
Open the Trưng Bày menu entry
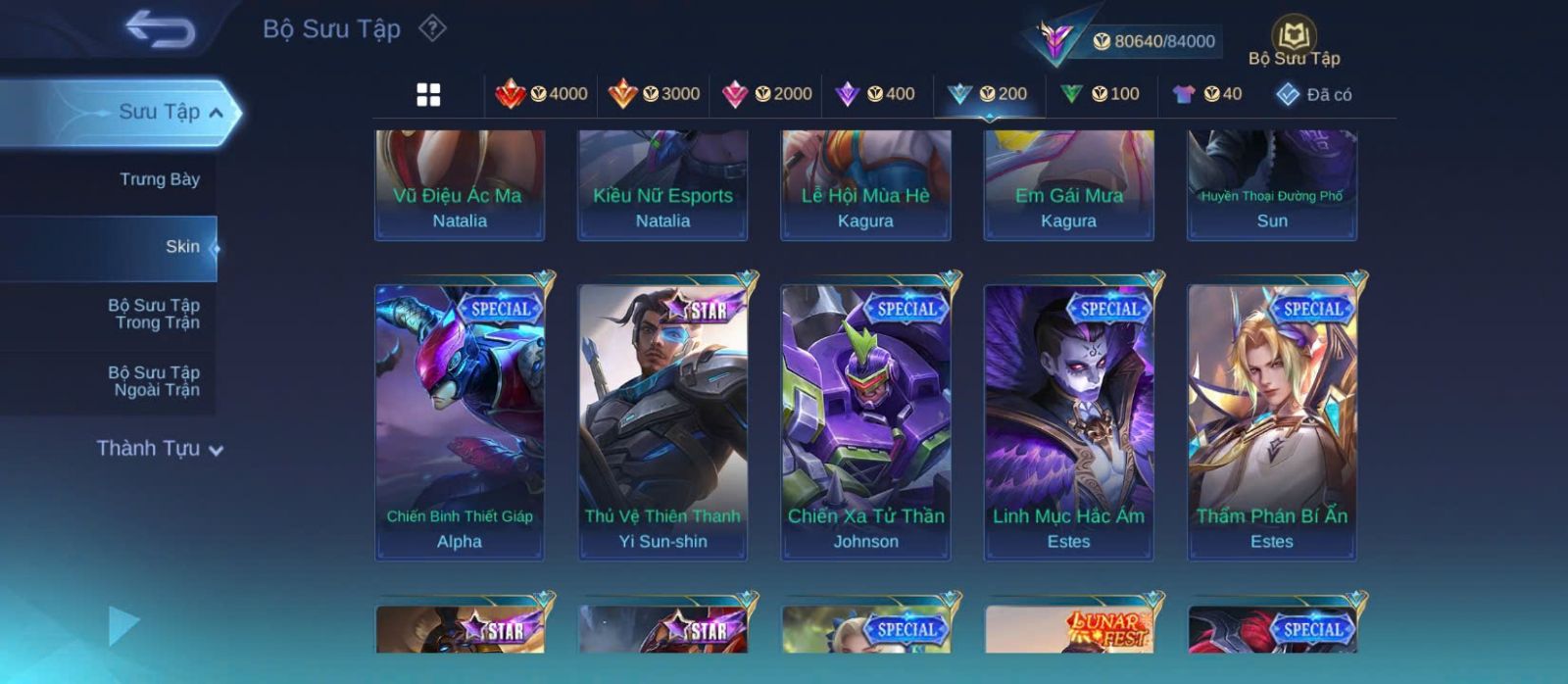(159, 179)
